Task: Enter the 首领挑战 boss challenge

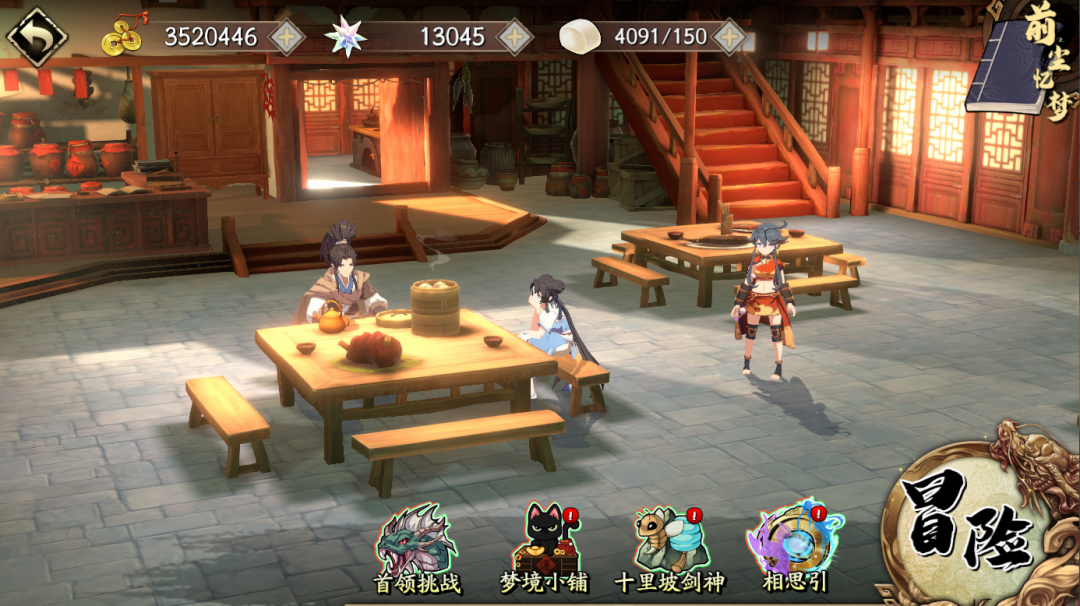Action: [x=414, y=548]
